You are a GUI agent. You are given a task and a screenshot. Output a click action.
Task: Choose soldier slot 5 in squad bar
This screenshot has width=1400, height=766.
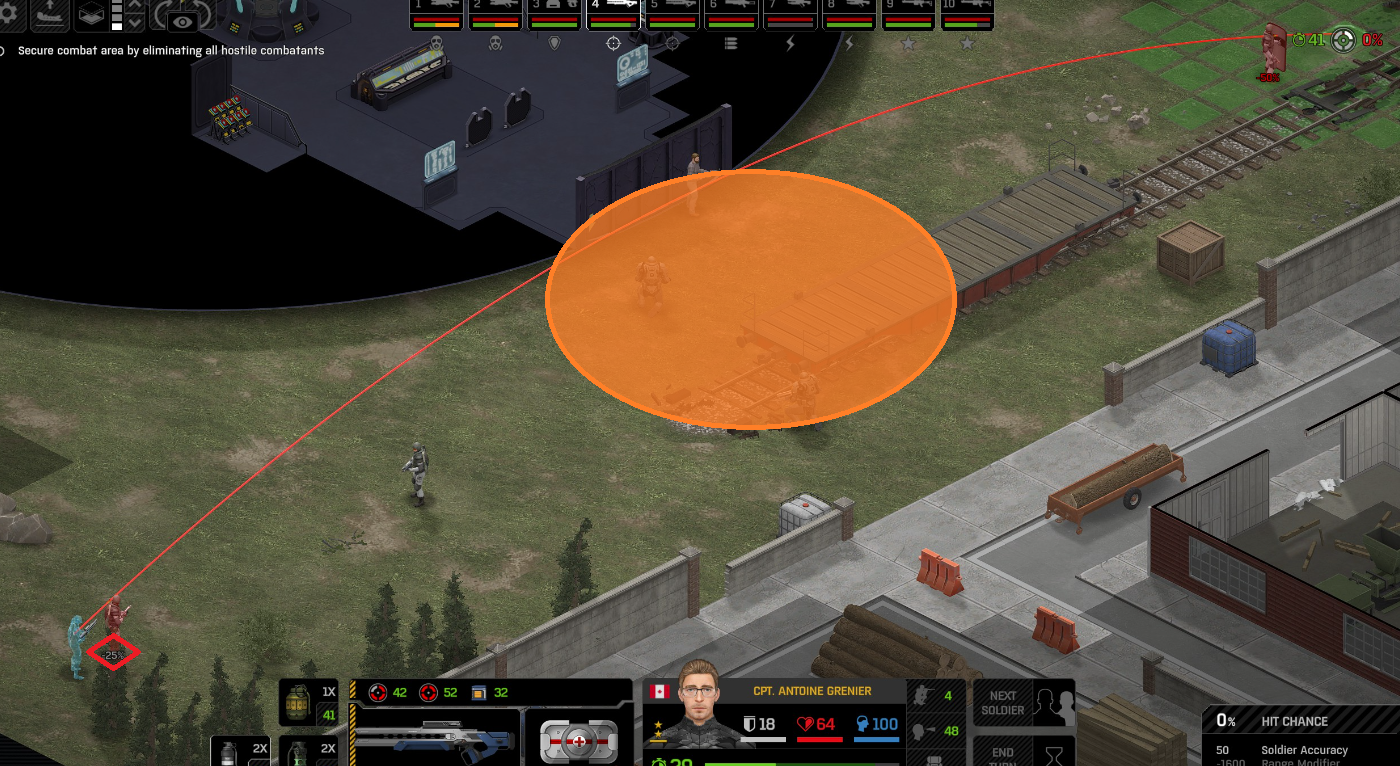672,13
